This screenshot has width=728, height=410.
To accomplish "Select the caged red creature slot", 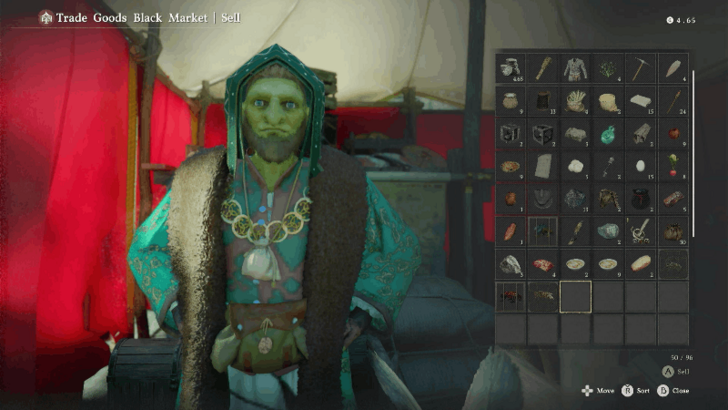I will click(510, 296).
